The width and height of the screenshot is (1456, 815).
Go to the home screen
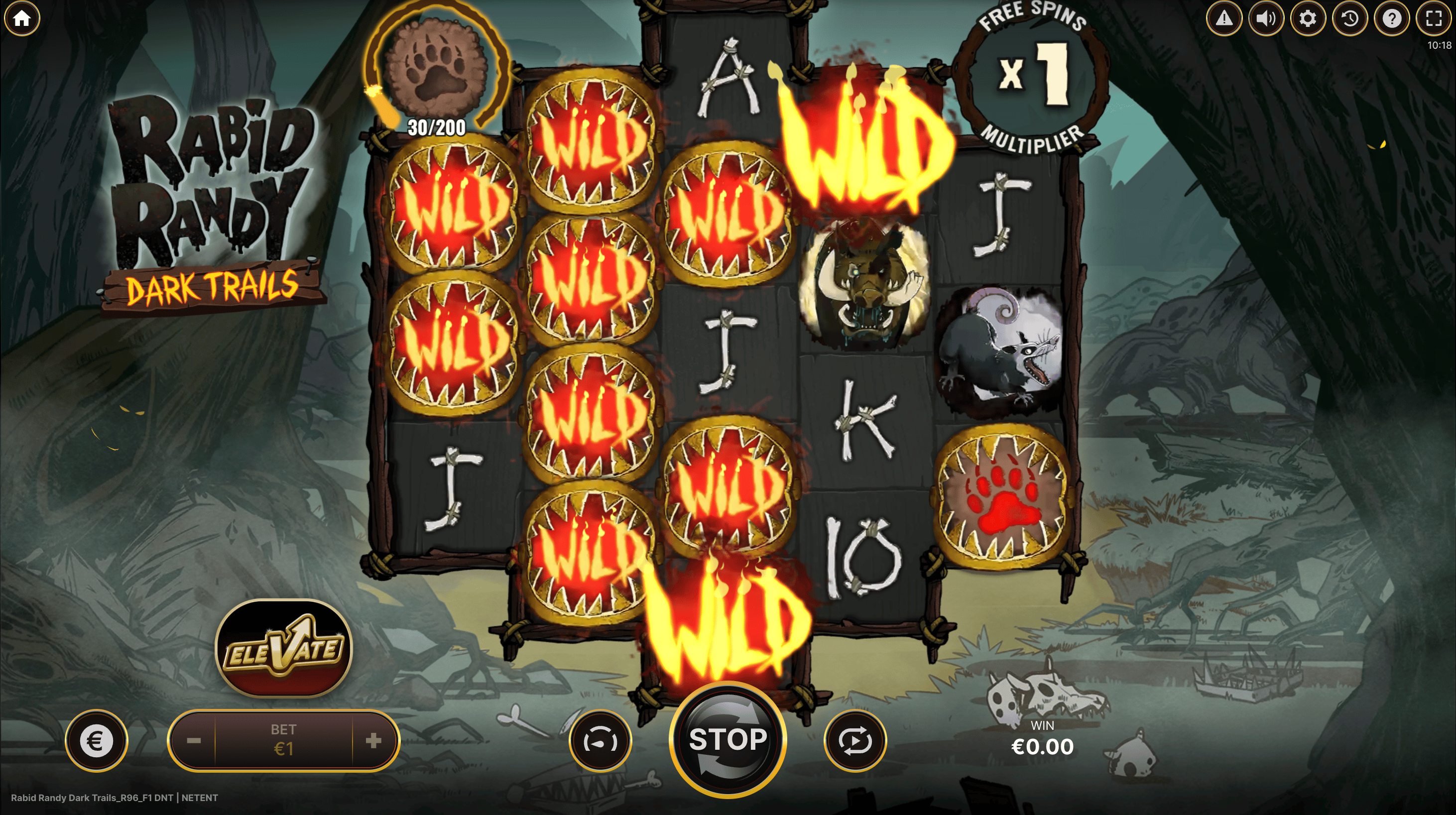click(x=22, y=18)
